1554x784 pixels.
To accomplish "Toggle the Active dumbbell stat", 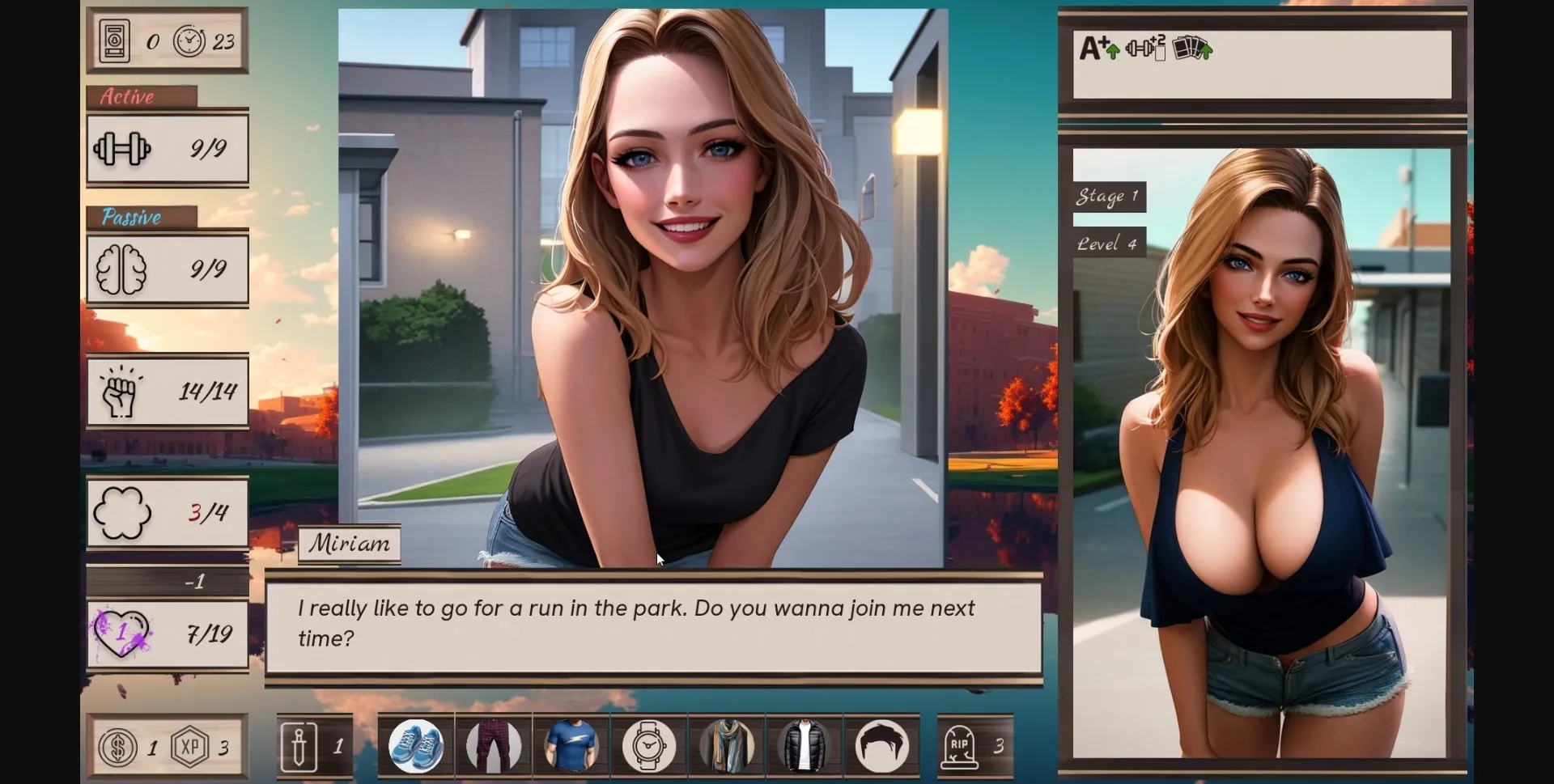I will [167, 149].
